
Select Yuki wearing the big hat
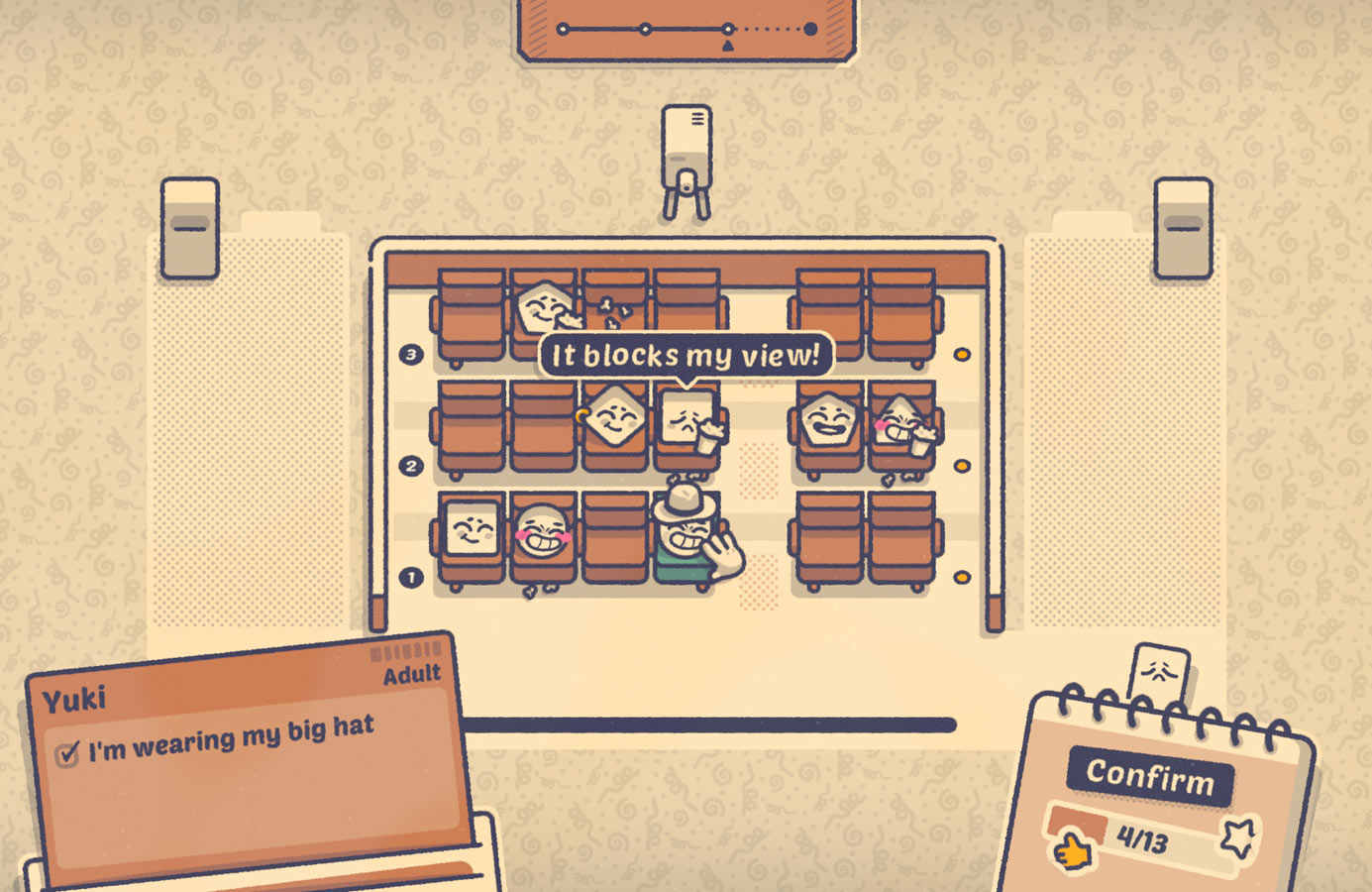pos(686,531)
